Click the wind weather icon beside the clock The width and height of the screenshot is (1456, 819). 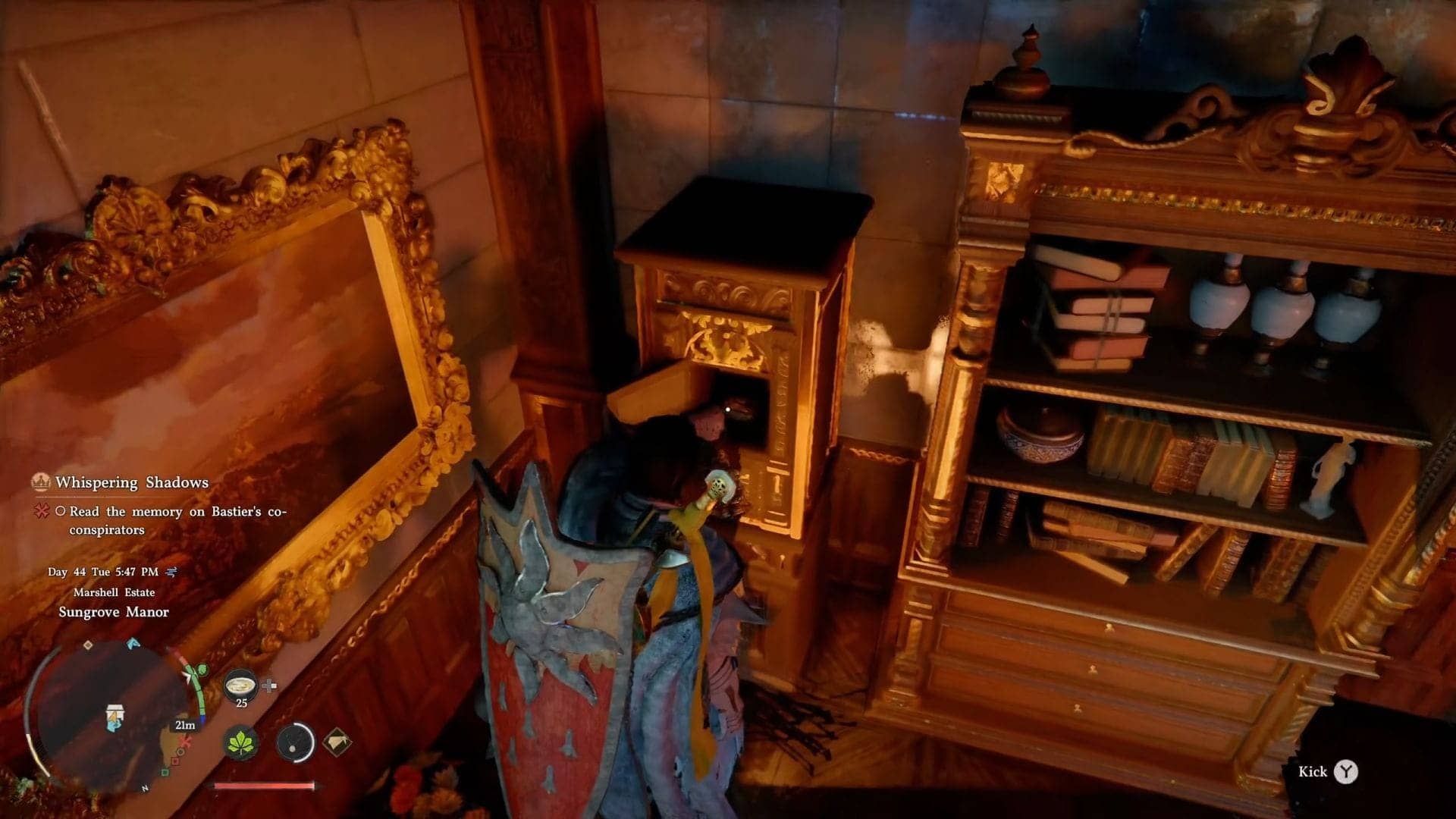click(171, 573)
